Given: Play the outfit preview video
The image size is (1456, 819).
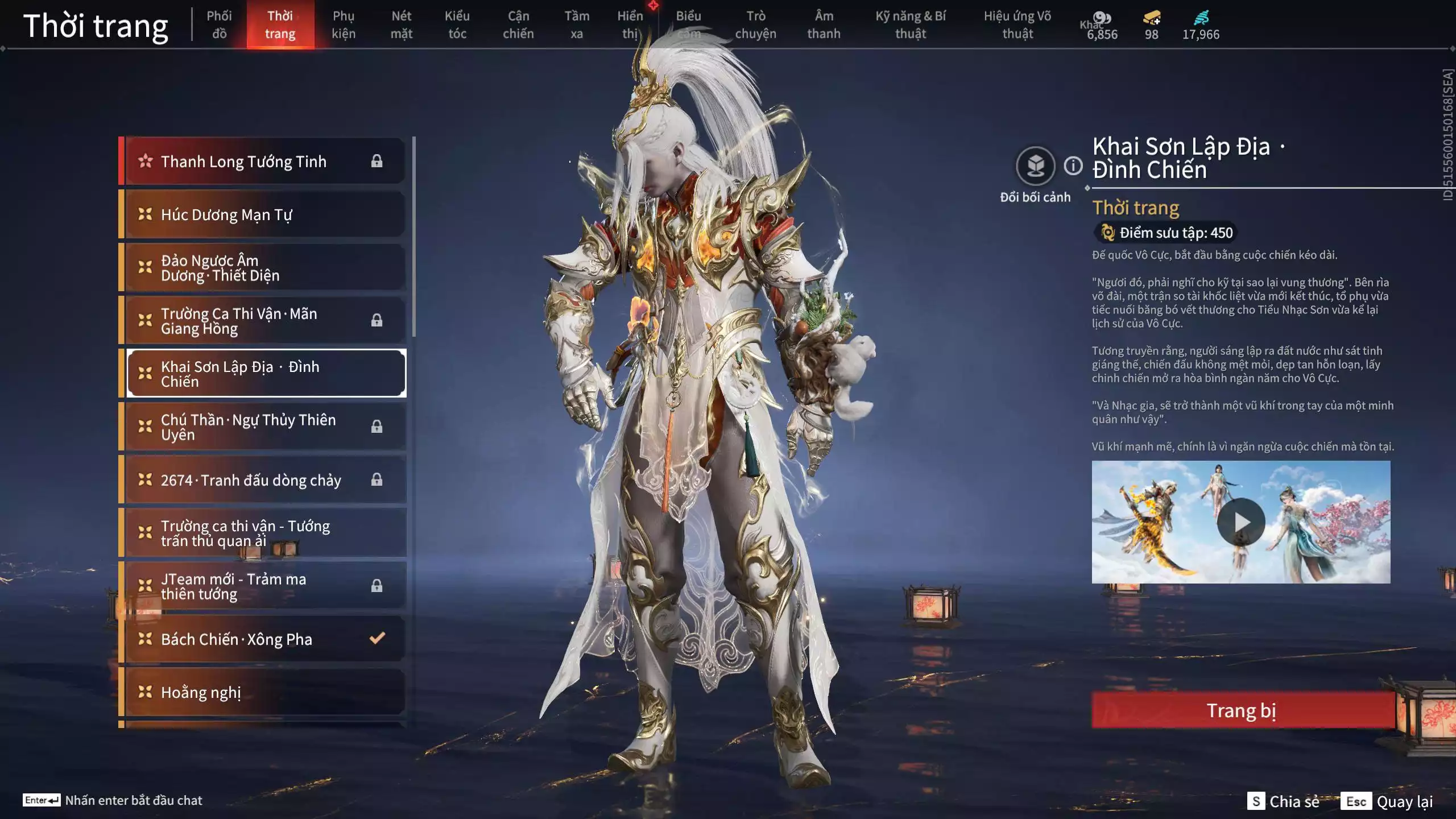Looking at the screenshot, I should click(1240, 522).
